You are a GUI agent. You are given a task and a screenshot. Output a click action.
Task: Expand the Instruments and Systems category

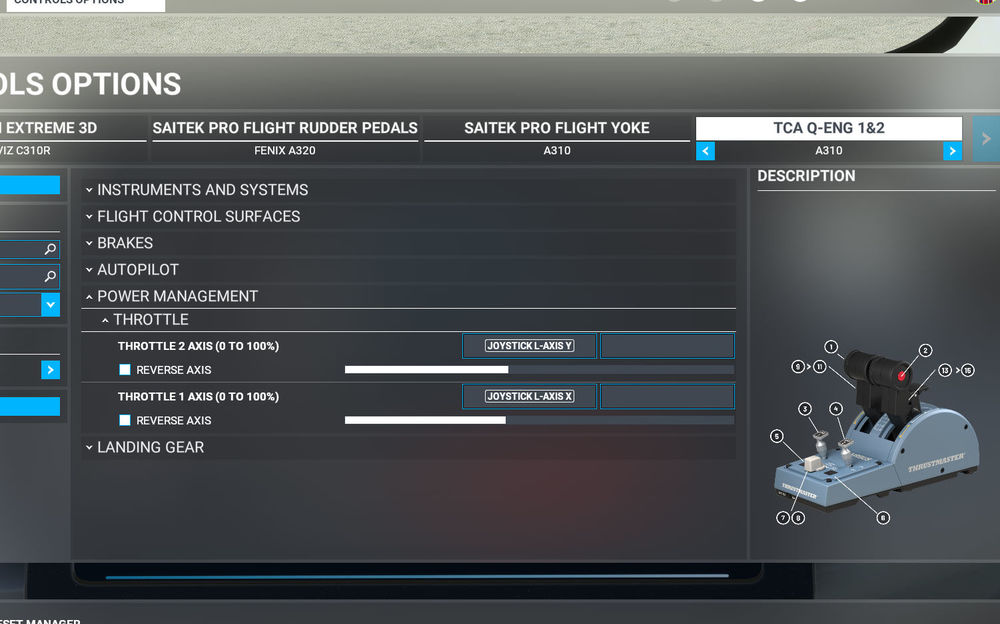pos(203,190)
